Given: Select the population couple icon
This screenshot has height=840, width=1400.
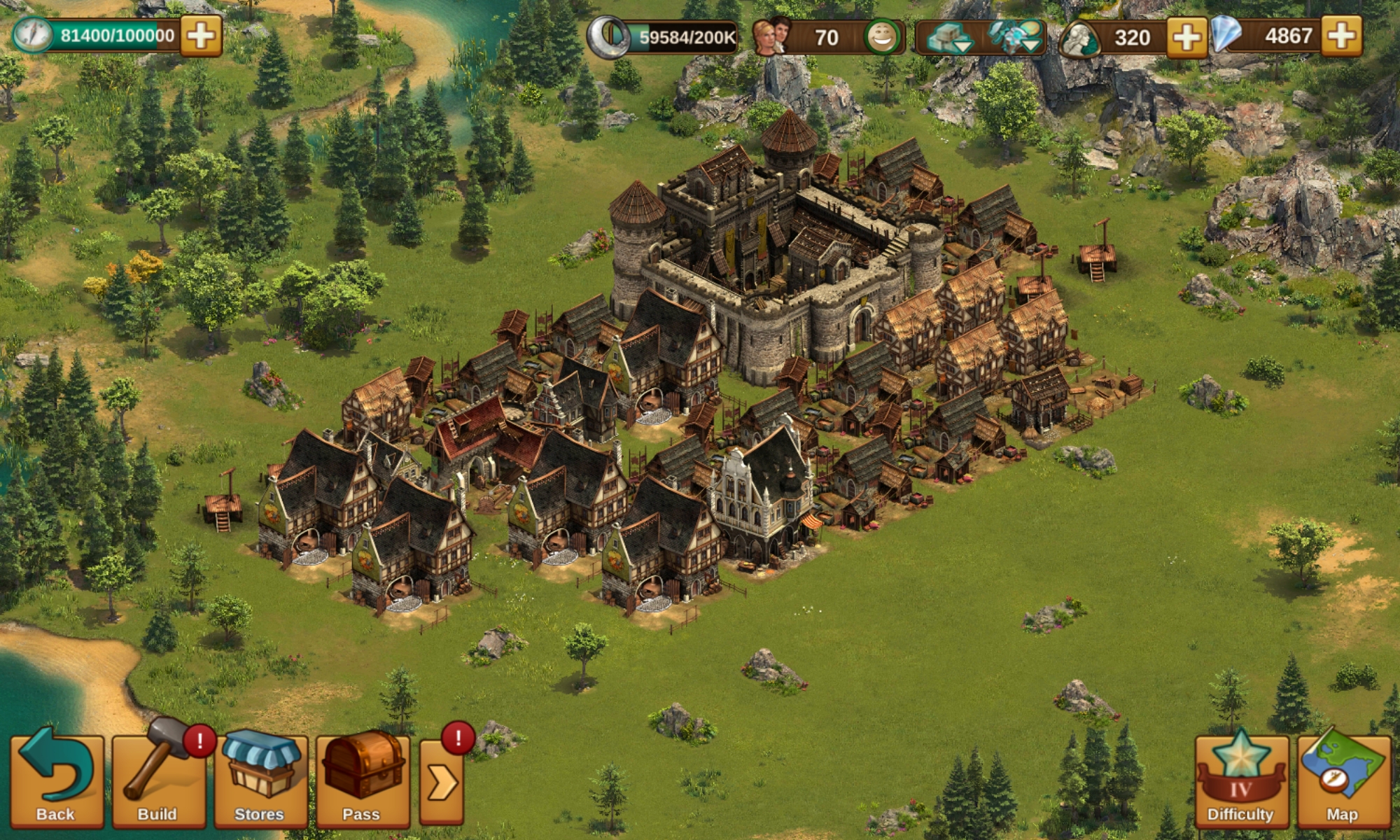Looking at the screenshot, I should tap(771, 36).
